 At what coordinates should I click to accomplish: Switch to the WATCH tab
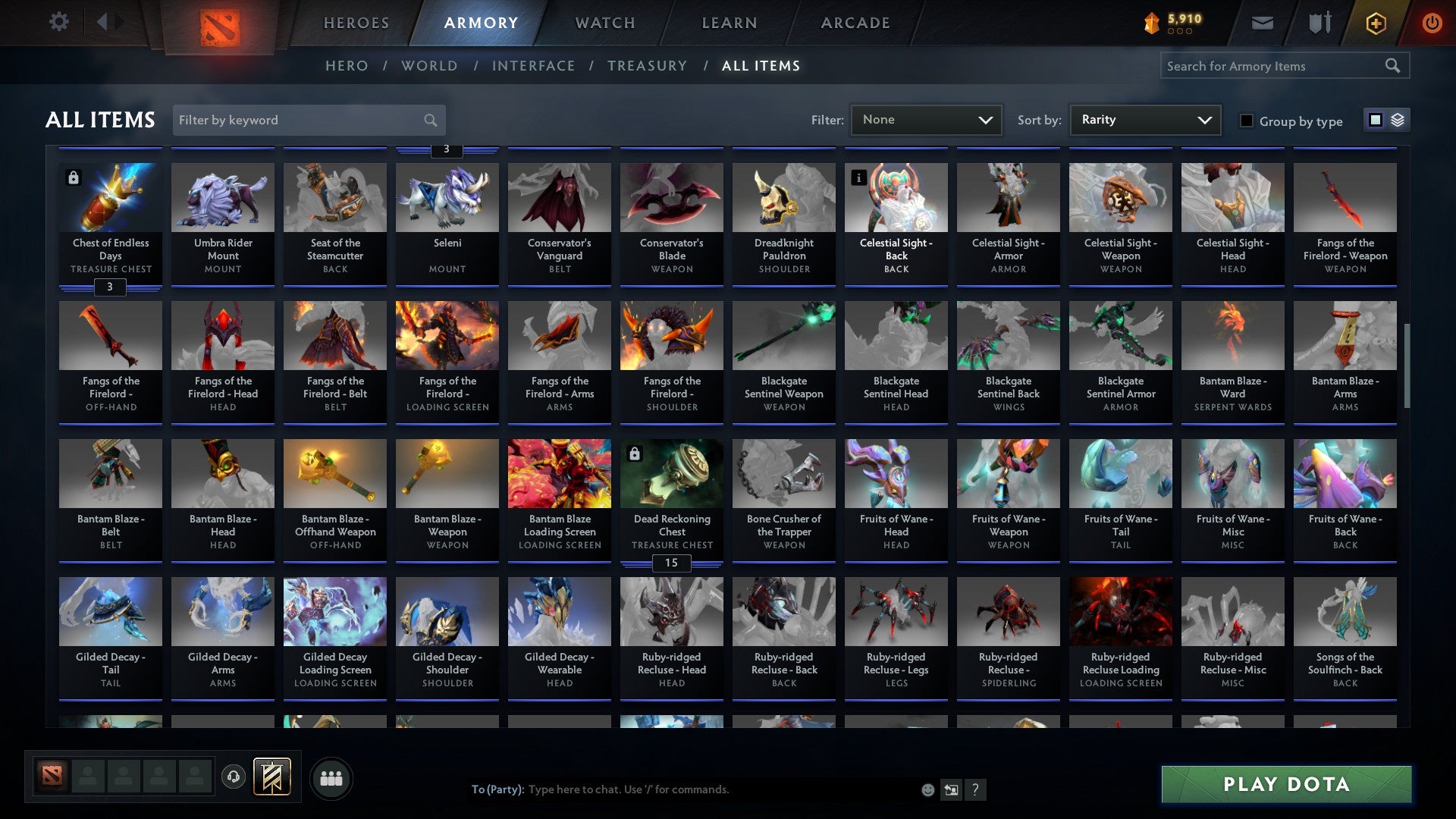tap(604, 23)
